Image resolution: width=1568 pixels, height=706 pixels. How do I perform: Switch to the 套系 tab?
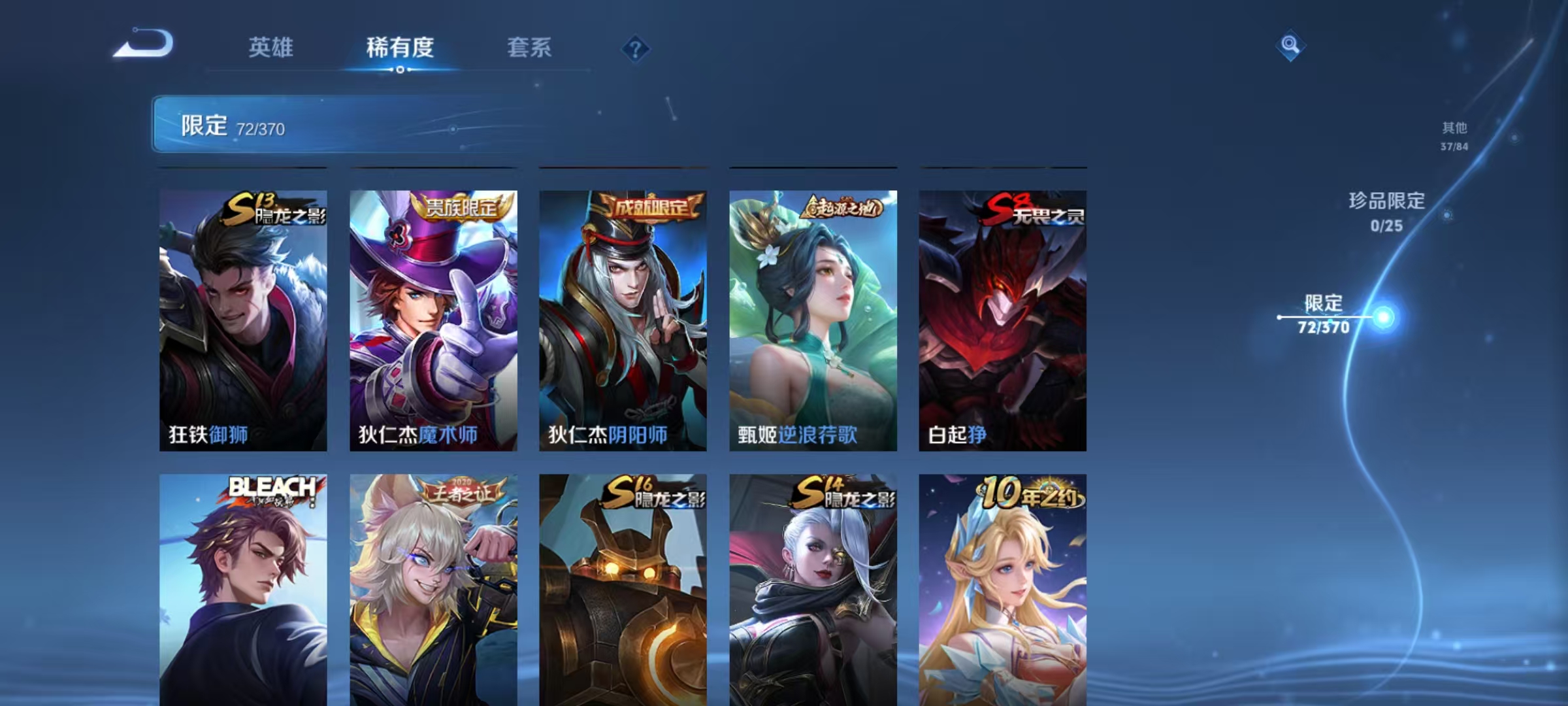pyautogui.click(x=529, y=47)
